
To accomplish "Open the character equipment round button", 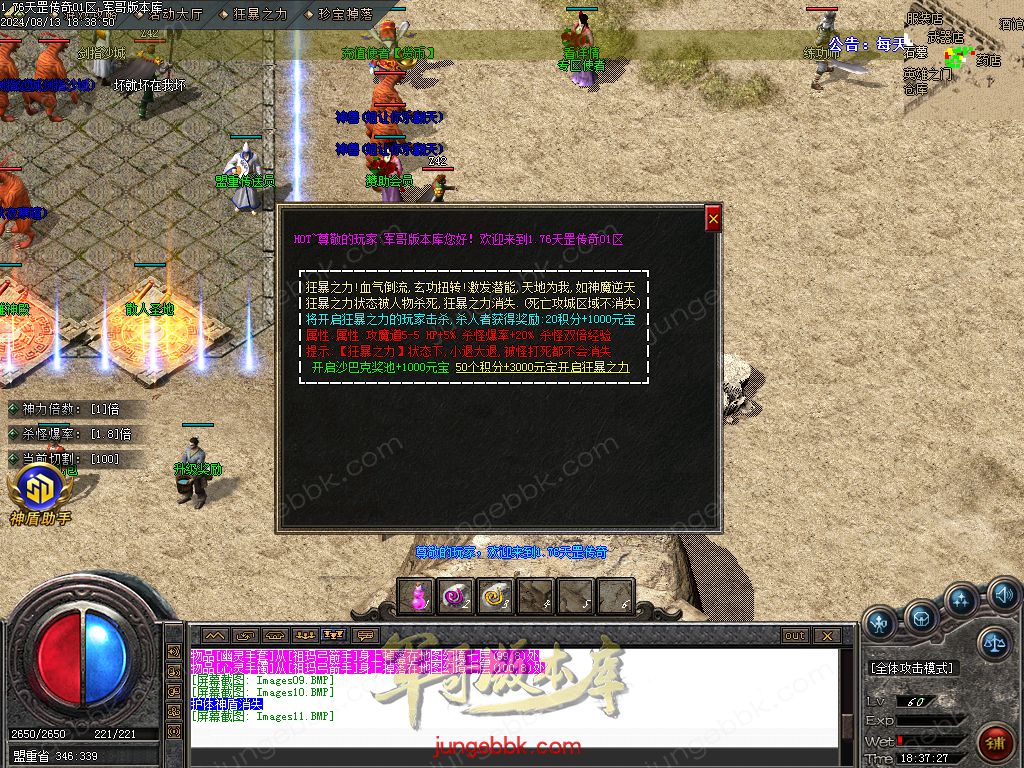I will pyautogui.click(x=880, y=624).
